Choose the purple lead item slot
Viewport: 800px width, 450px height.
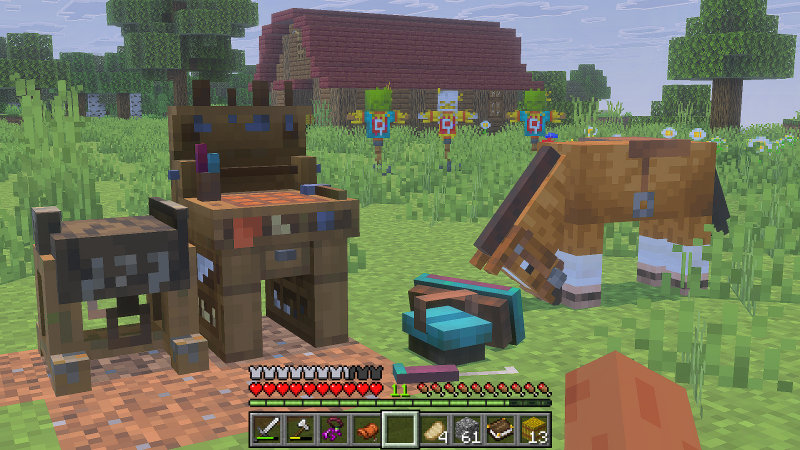pos(333,430)
